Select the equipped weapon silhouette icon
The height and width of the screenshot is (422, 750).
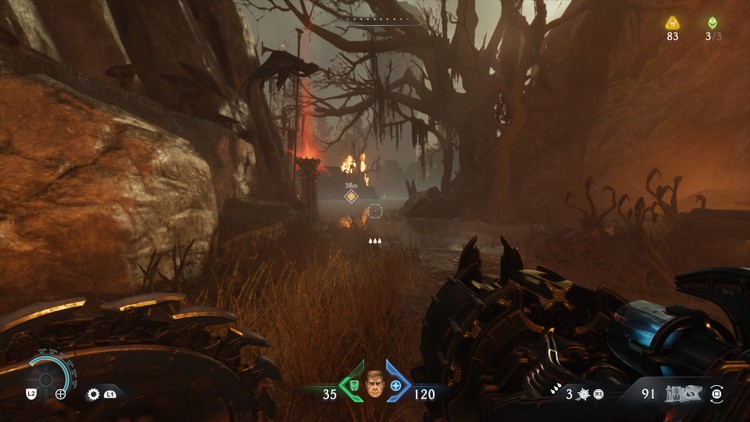pos(684,394)
